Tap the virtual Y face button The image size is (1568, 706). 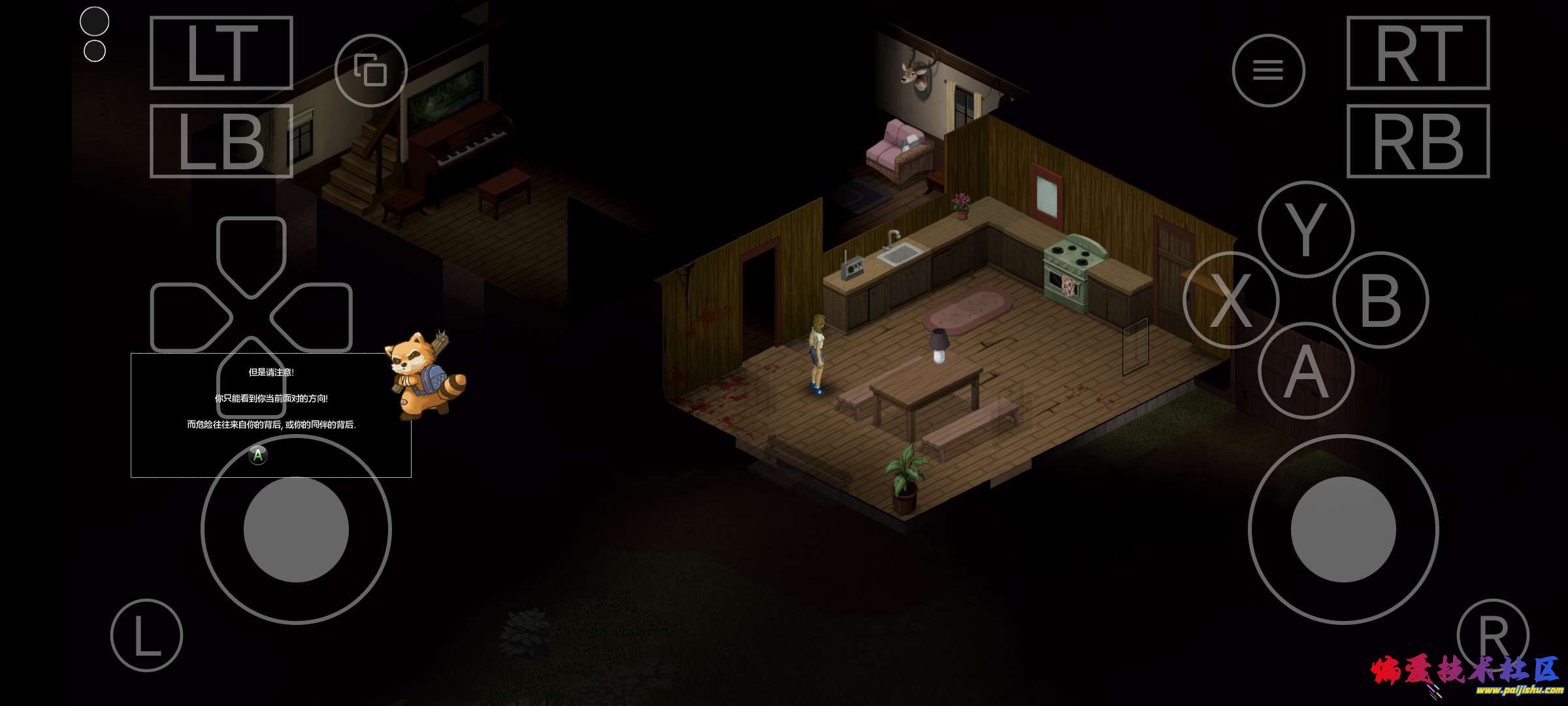(1305, 229)
